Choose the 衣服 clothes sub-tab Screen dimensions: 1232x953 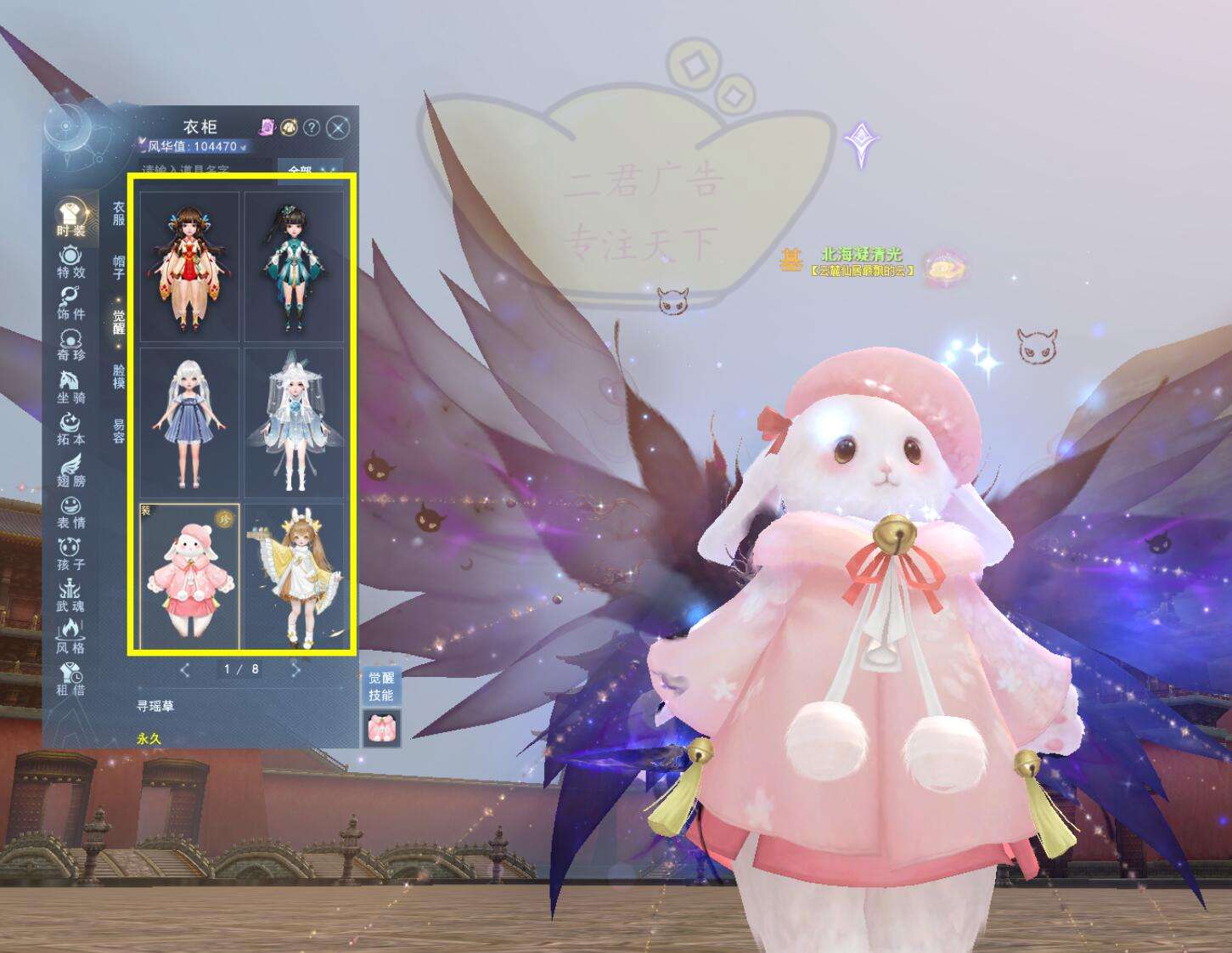coord(119,213)
